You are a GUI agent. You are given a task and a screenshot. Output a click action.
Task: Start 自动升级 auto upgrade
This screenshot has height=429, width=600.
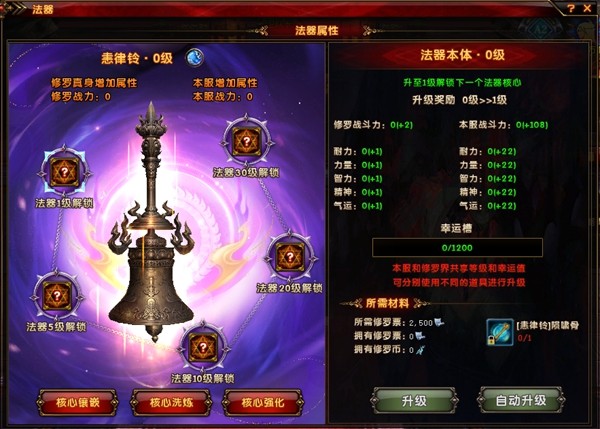pos(520,401)
